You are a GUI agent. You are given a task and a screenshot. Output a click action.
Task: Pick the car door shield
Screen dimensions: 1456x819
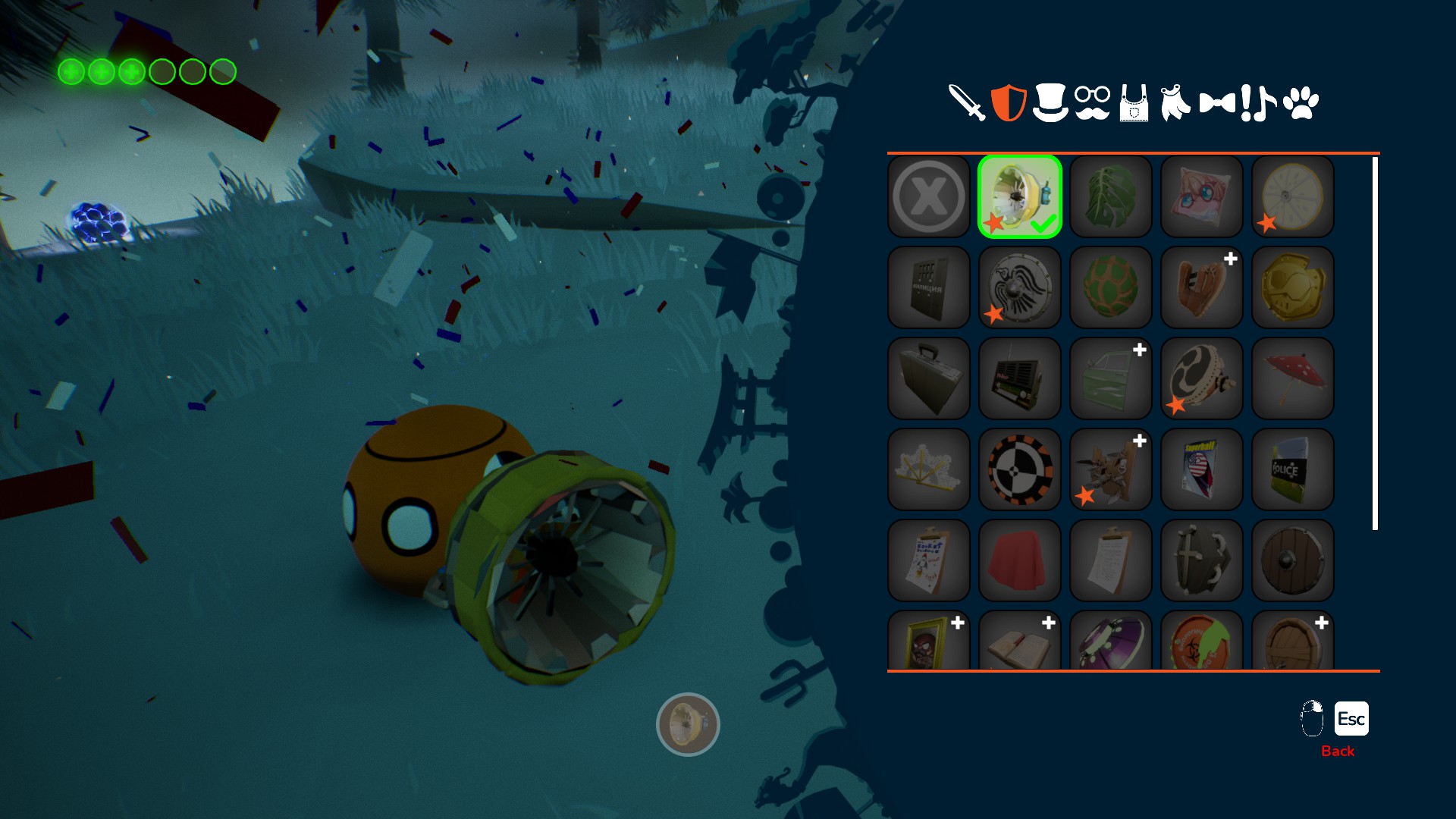pyautogui.click(x=1111, y=378)
